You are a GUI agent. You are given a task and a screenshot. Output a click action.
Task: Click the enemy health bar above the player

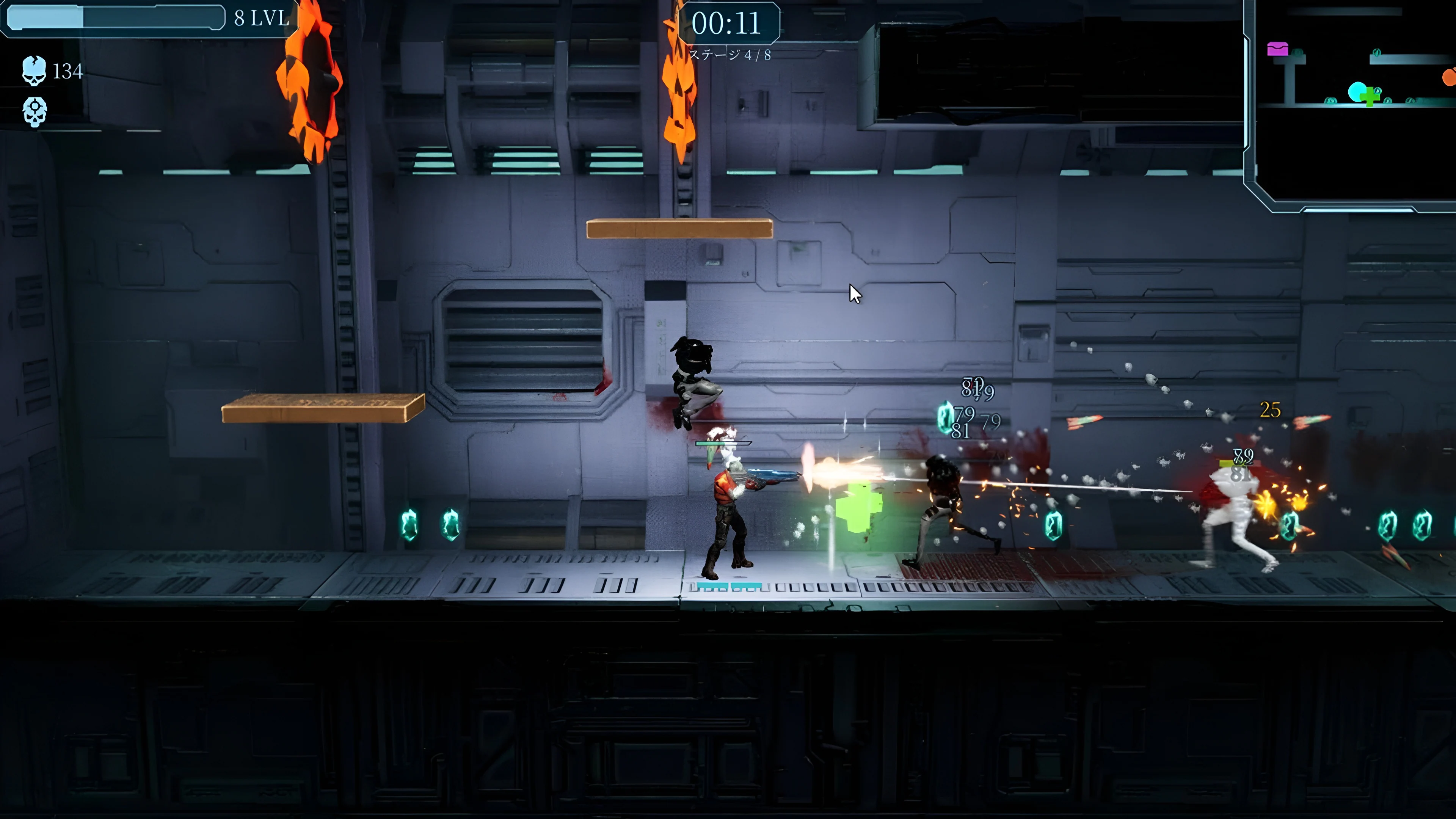pyautogui.click(x=723, y=443)
